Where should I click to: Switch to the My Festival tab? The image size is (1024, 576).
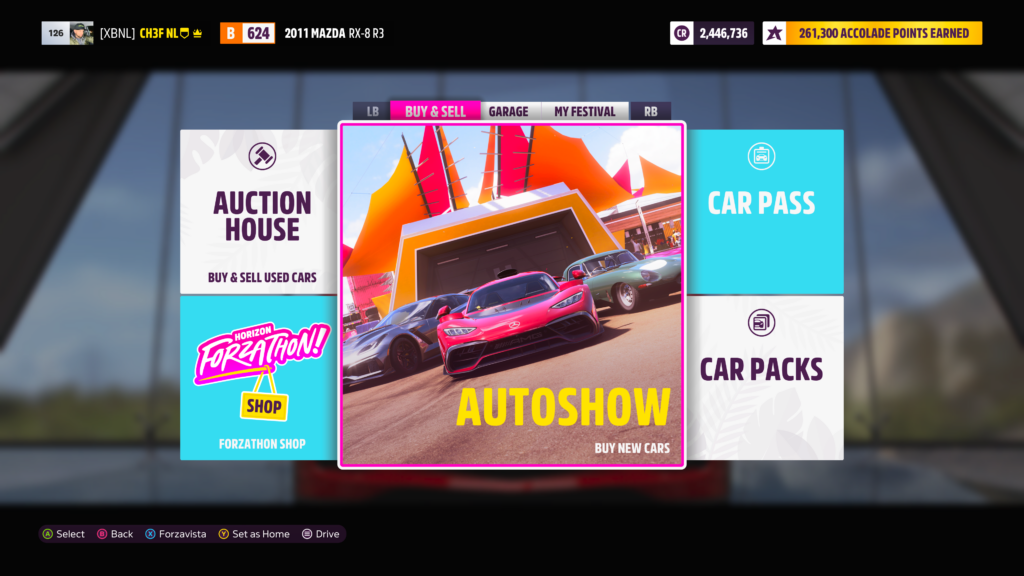[x=585, y=111]
